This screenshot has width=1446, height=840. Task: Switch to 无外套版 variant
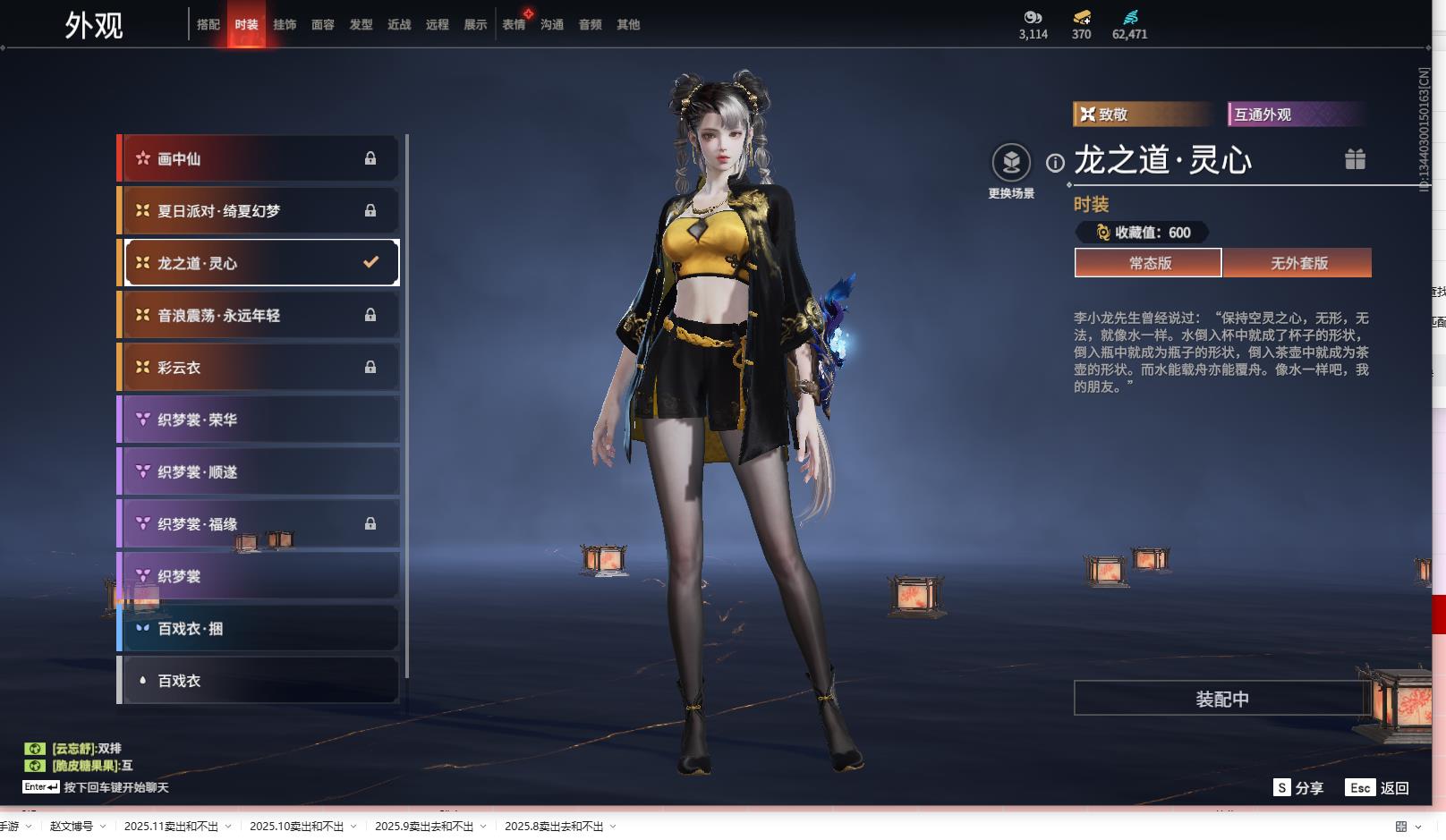(x=1298, y=263)
